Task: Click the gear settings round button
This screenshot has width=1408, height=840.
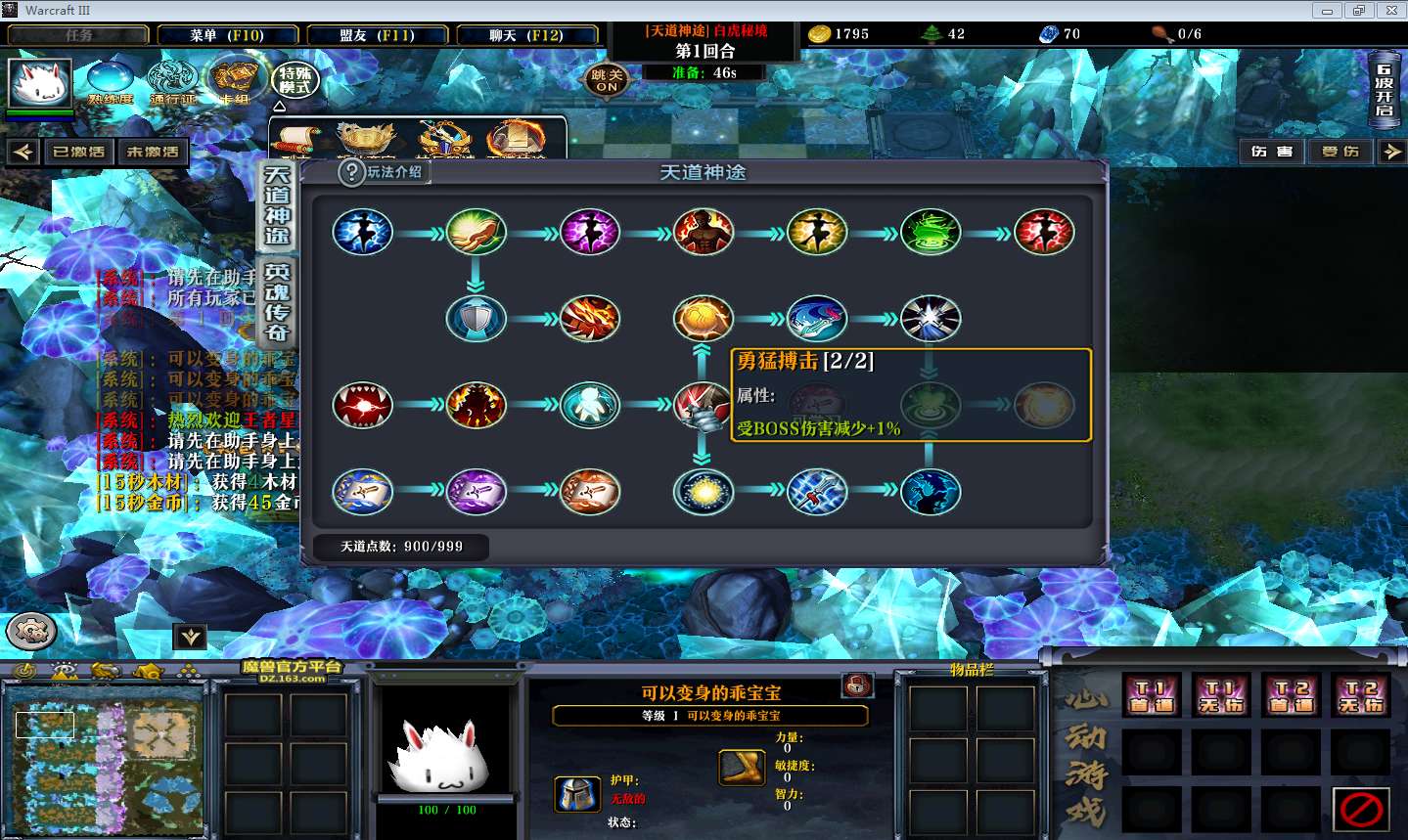Action: pyautogui.click(x=30, y=632)
